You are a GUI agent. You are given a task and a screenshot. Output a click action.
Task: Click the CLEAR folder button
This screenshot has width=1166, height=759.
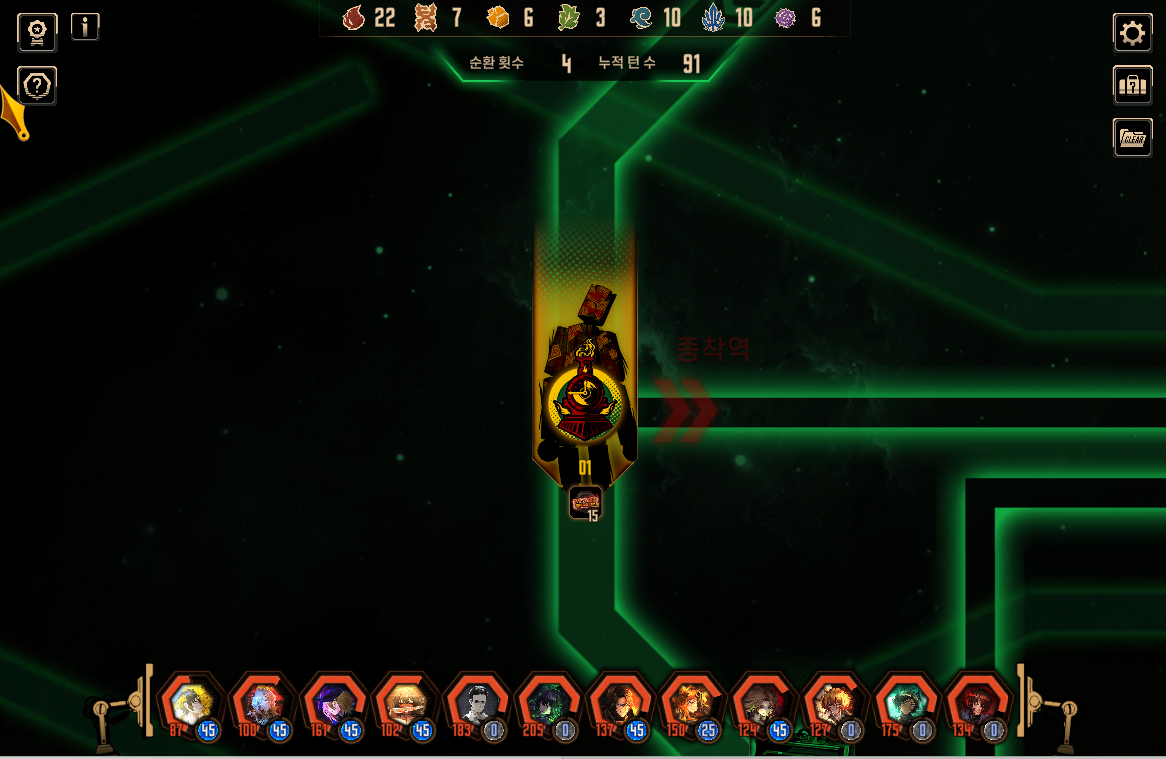tap(1132, 137)
